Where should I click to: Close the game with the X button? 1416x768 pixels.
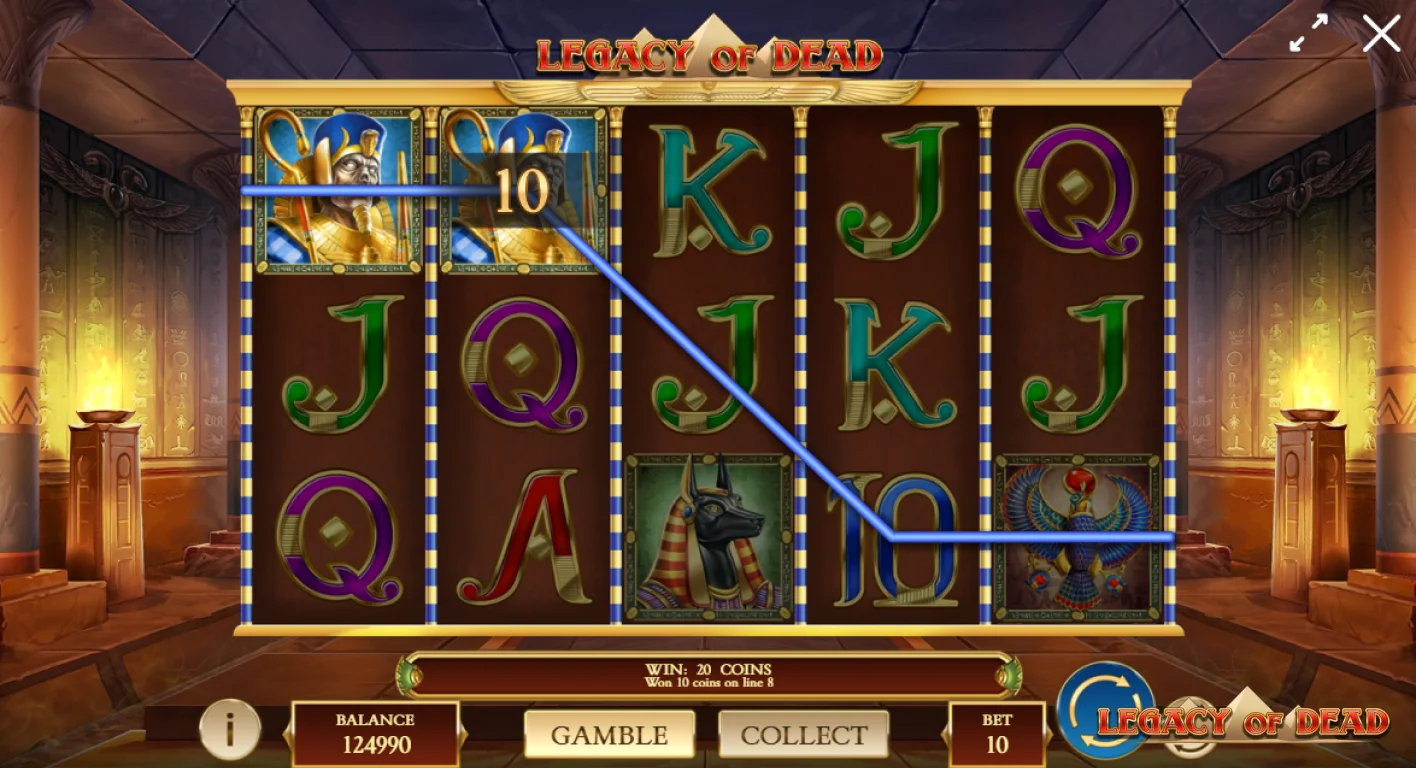point(1381,33)
